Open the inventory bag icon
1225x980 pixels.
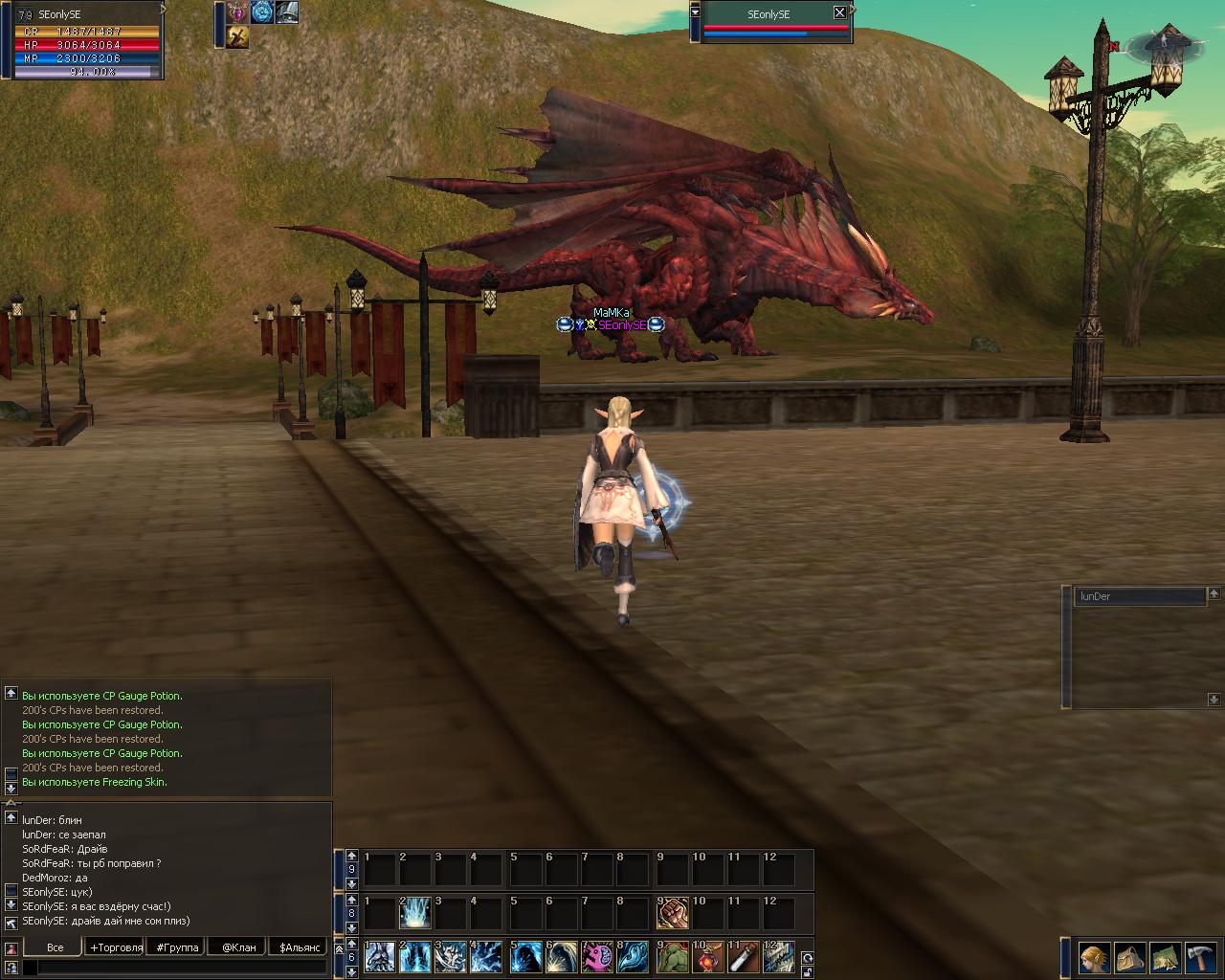(1130, 957)
